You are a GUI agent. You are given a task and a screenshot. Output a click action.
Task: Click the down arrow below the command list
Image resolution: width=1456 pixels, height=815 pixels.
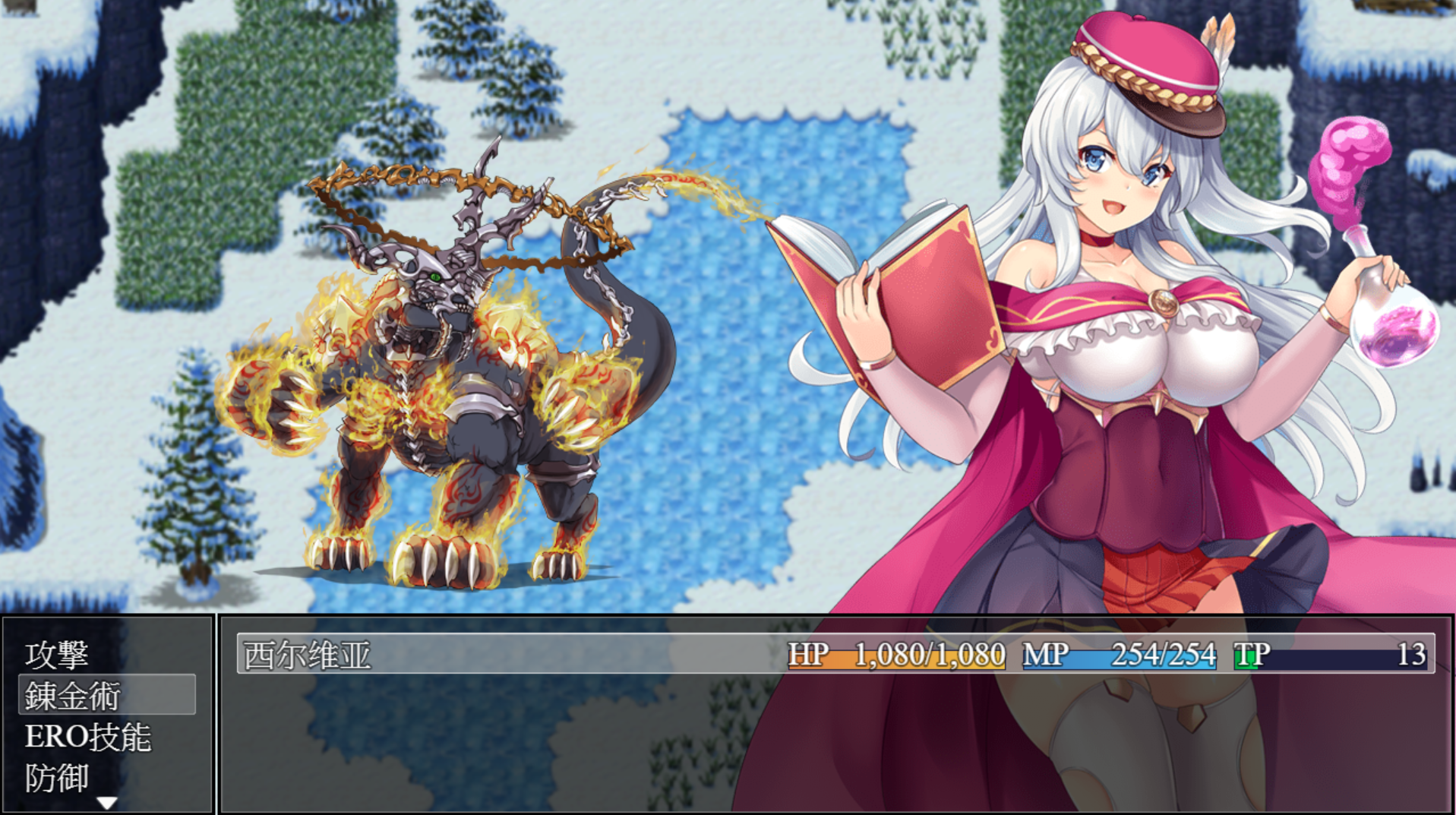(x=107, y=803)
